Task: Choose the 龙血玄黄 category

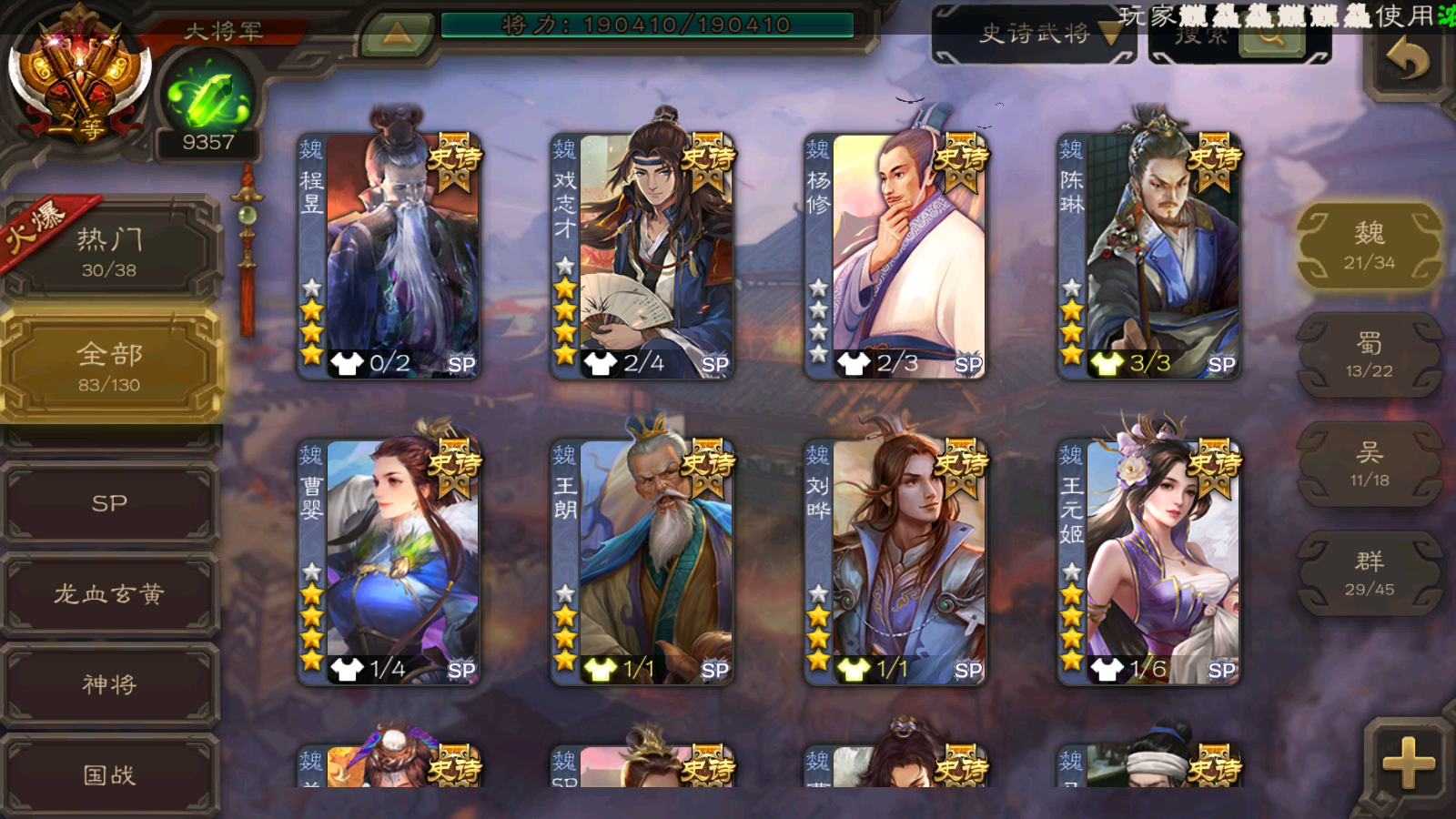Action: pyautogui.click(x=109, y=594)
